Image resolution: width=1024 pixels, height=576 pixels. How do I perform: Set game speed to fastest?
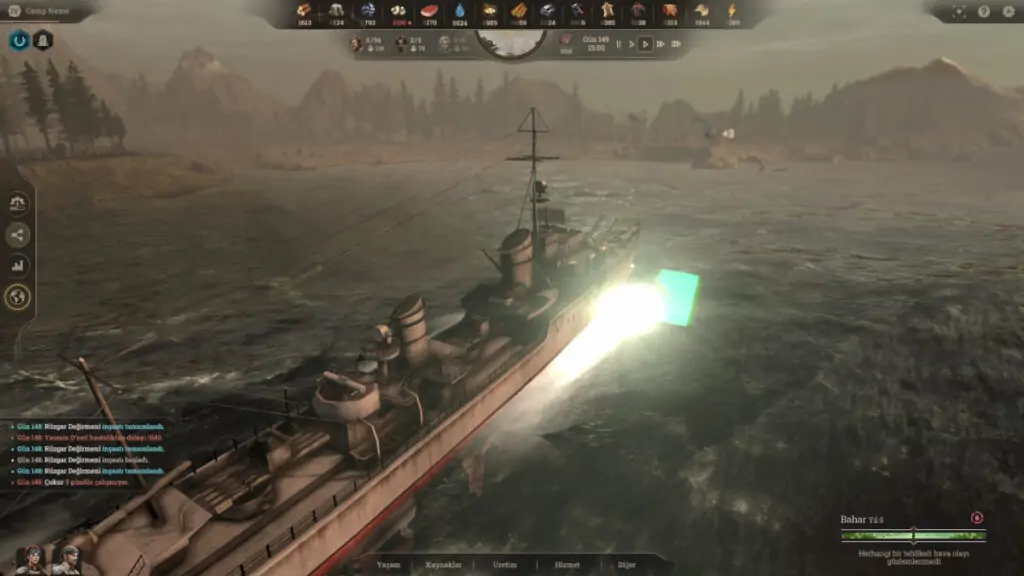pyautogui.click(x=677, y=44)
